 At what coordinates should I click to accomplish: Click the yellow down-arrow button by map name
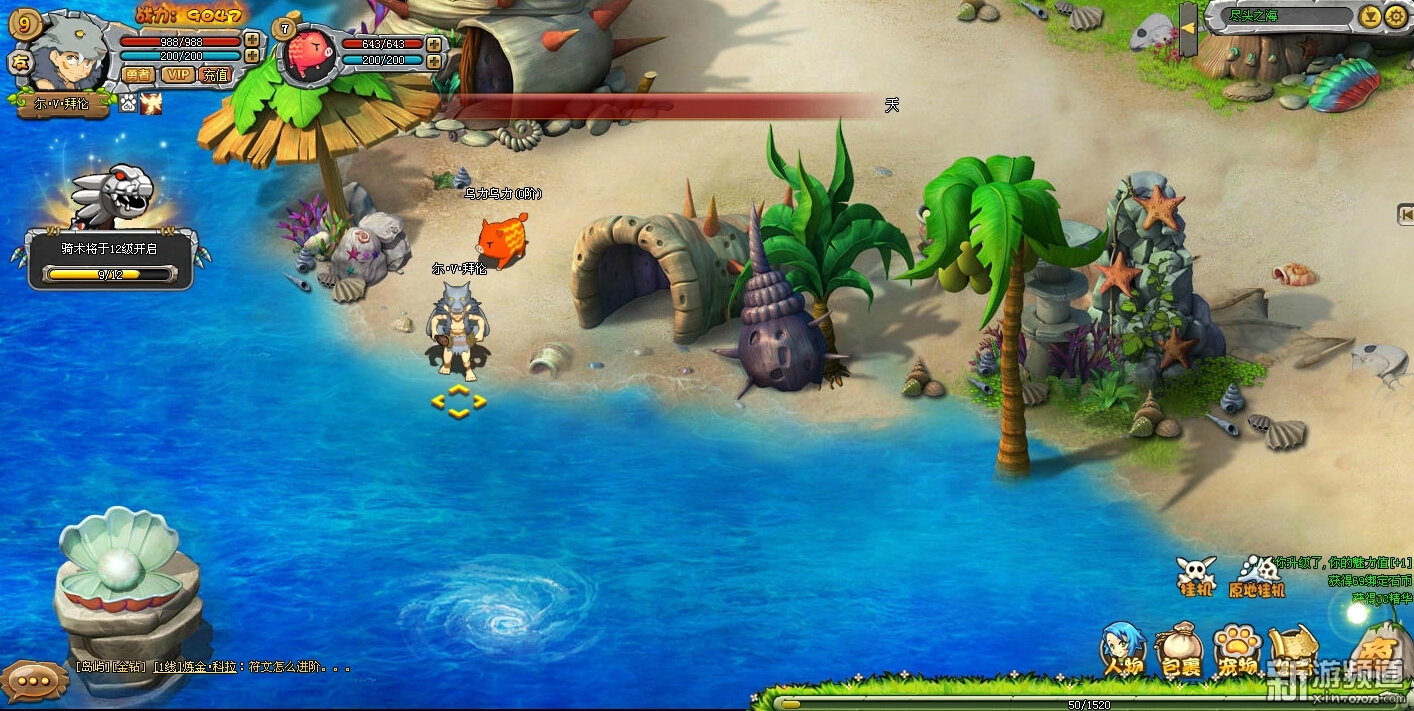(1370, 16)
